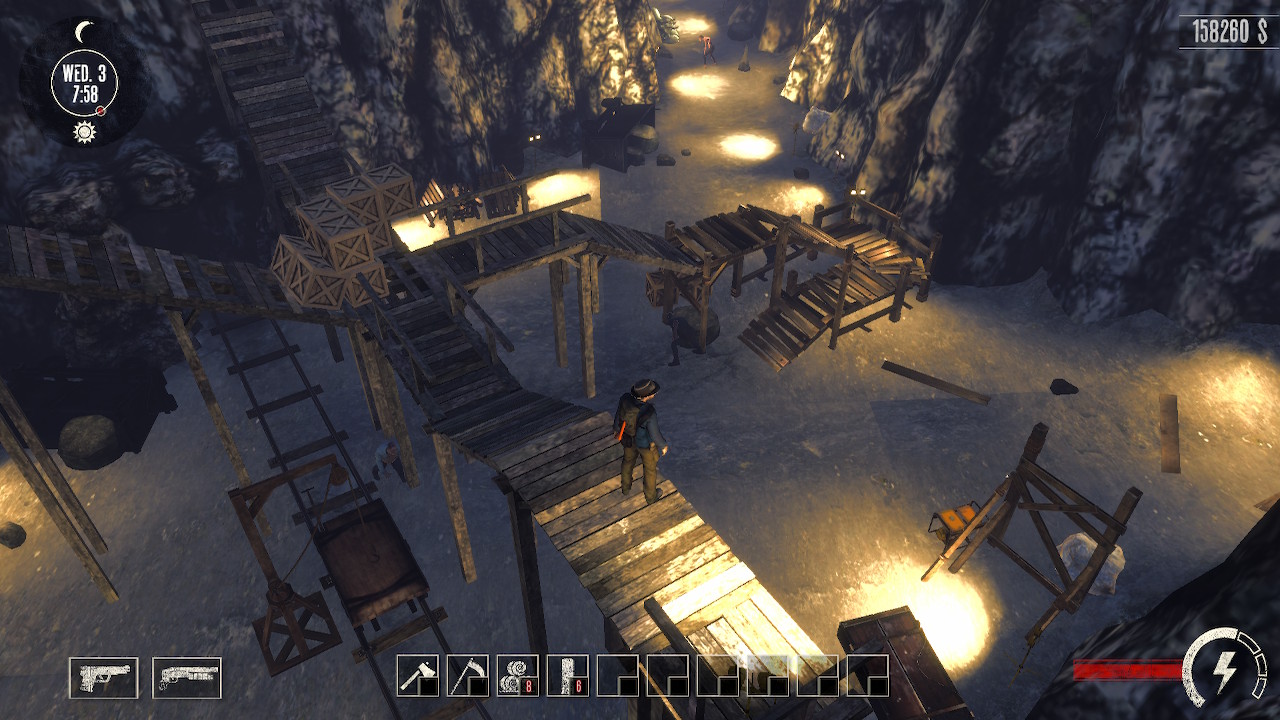Toggle the sun indicator below the clock

[x=84, y=130]
